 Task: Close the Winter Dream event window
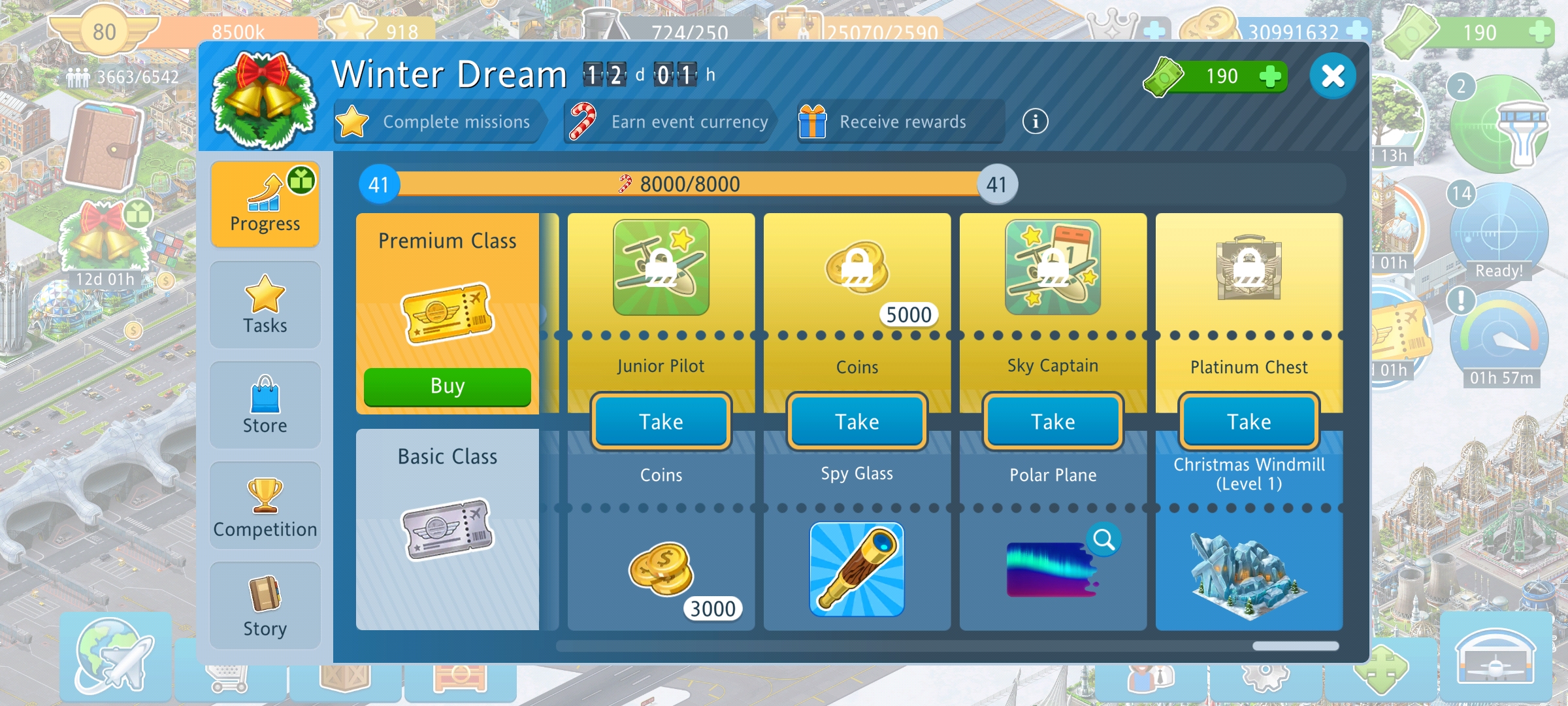[x=1332, y=76]
